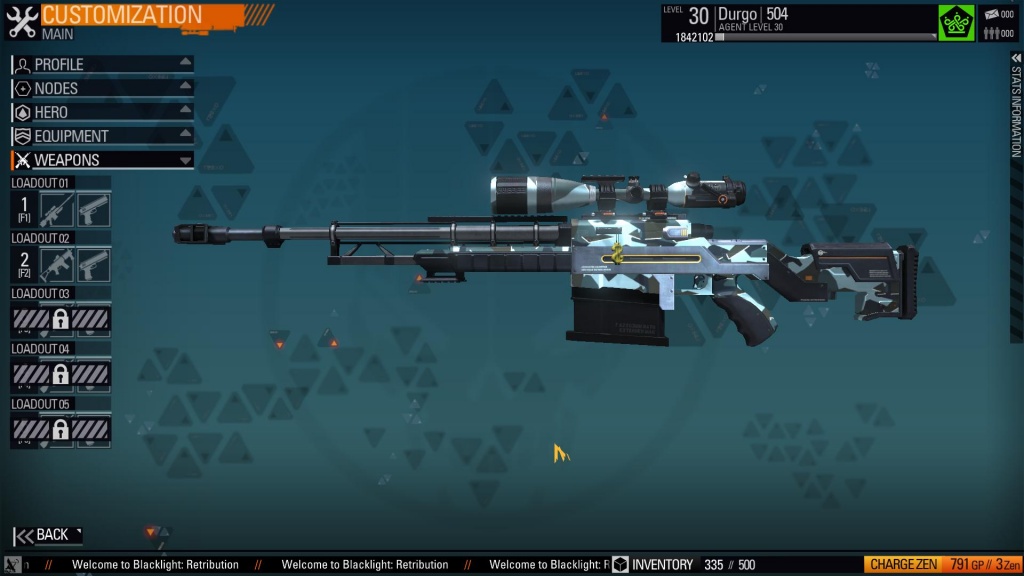Screen dimensions: 1024x576
Task: Click the locked Loadout 03 slot
Action: [61, 320]
